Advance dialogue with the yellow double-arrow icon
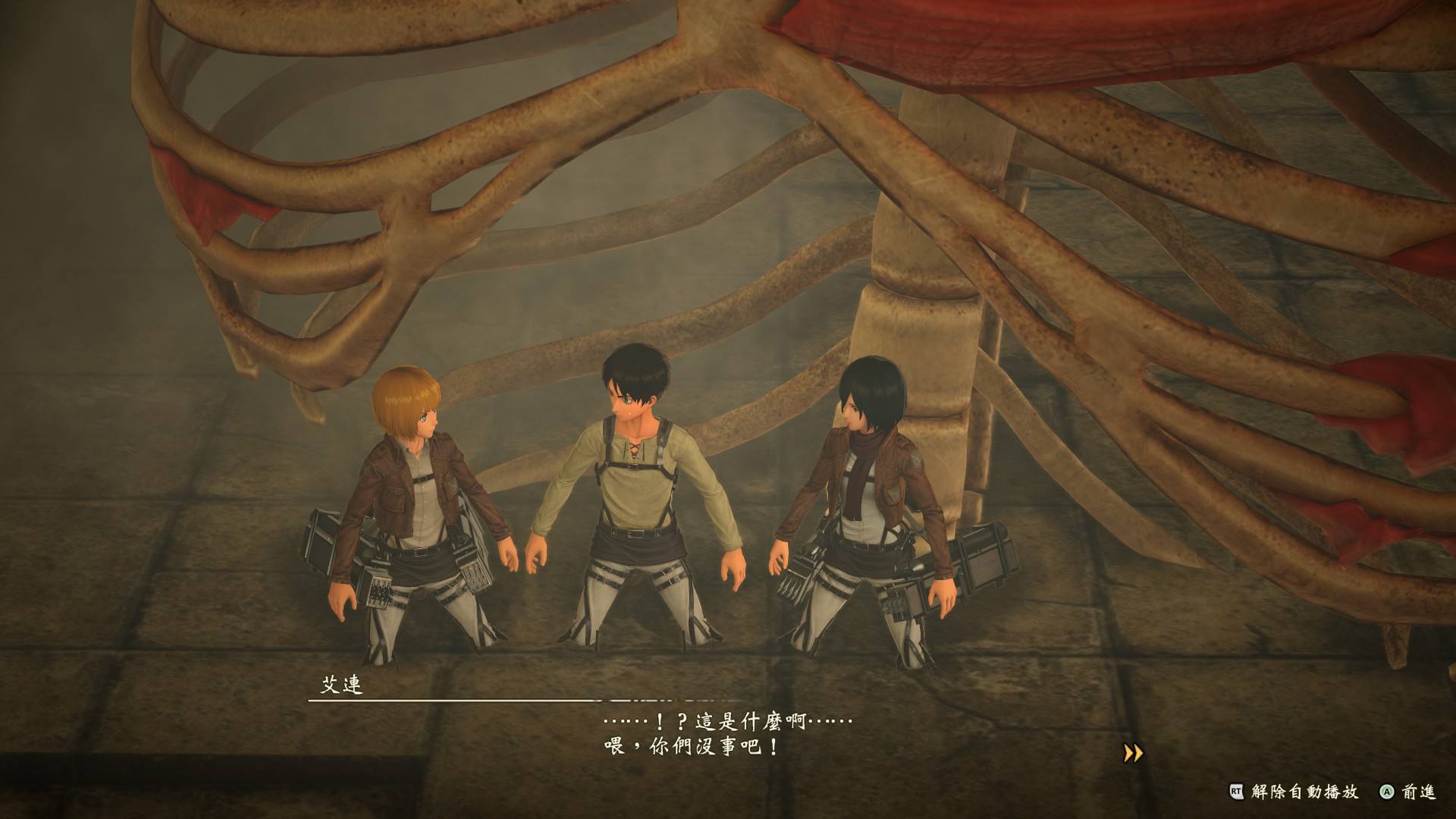 1133,753
